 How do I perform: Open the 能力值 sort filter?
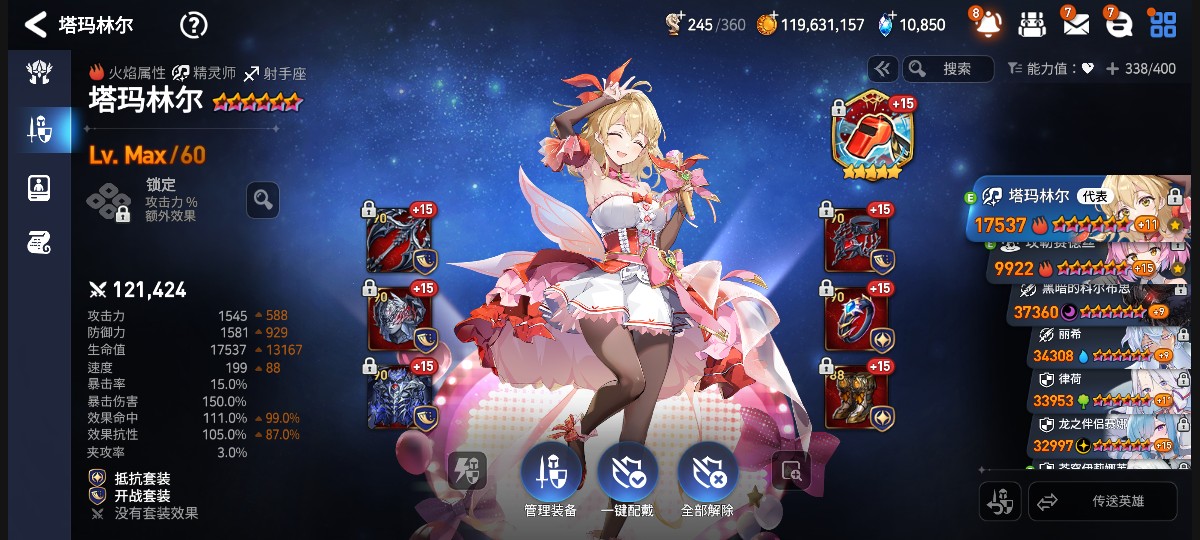1050,69
